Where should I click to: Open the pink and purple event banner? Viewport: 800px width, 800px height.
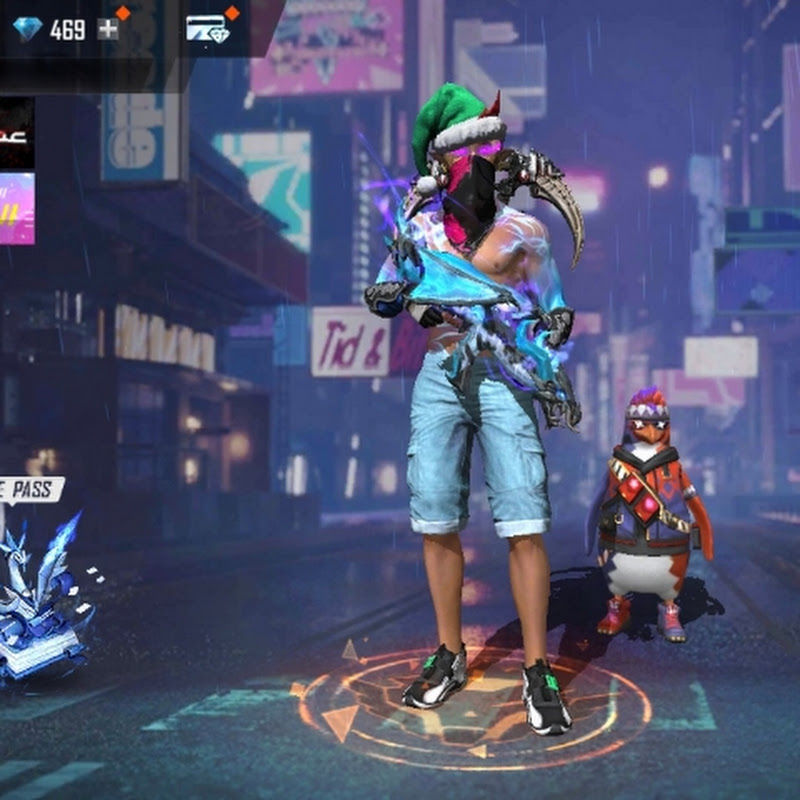[16, 208]
